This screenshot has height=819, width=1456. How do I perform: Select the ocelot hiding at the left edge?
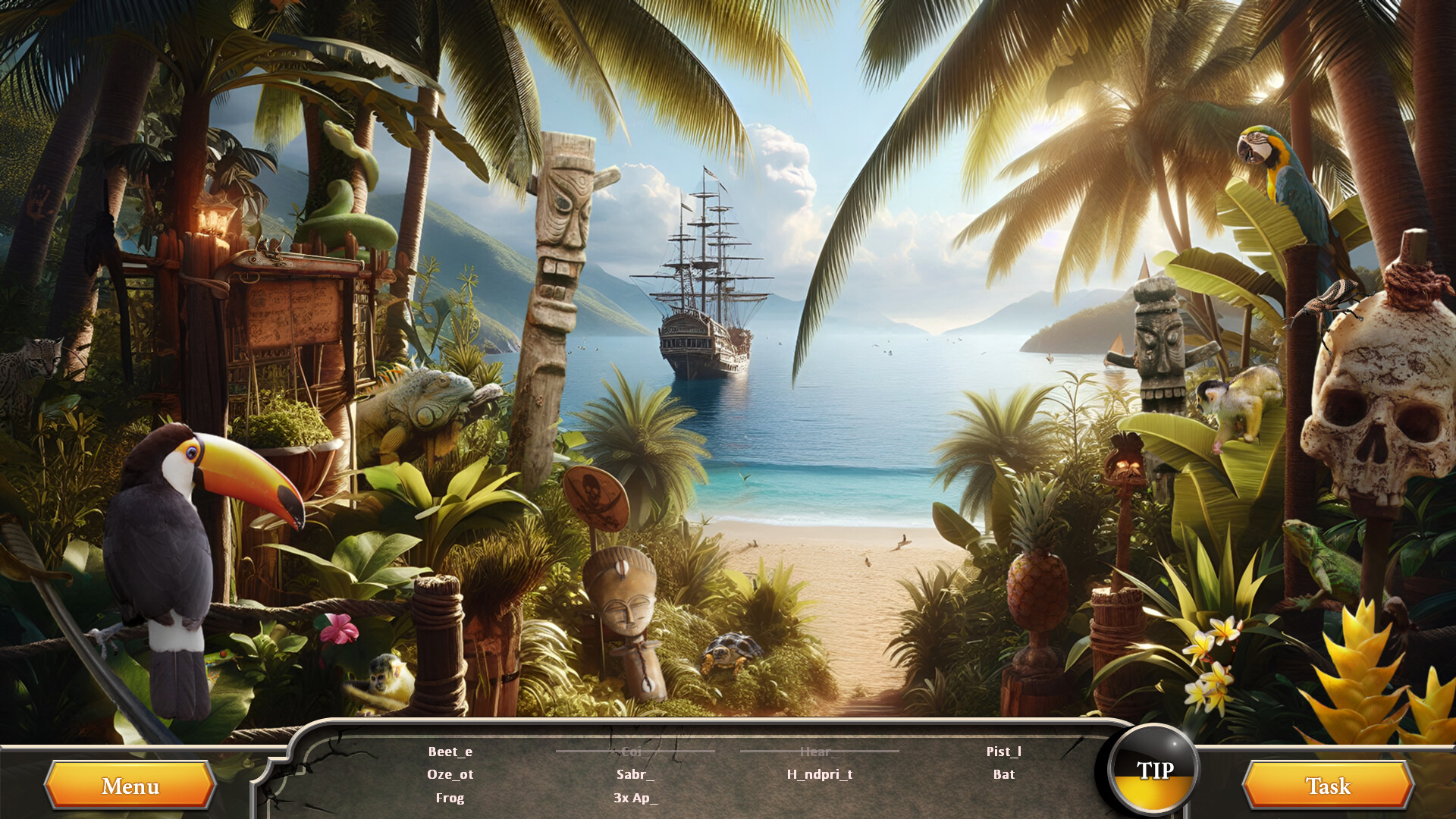tap(42, 356)
